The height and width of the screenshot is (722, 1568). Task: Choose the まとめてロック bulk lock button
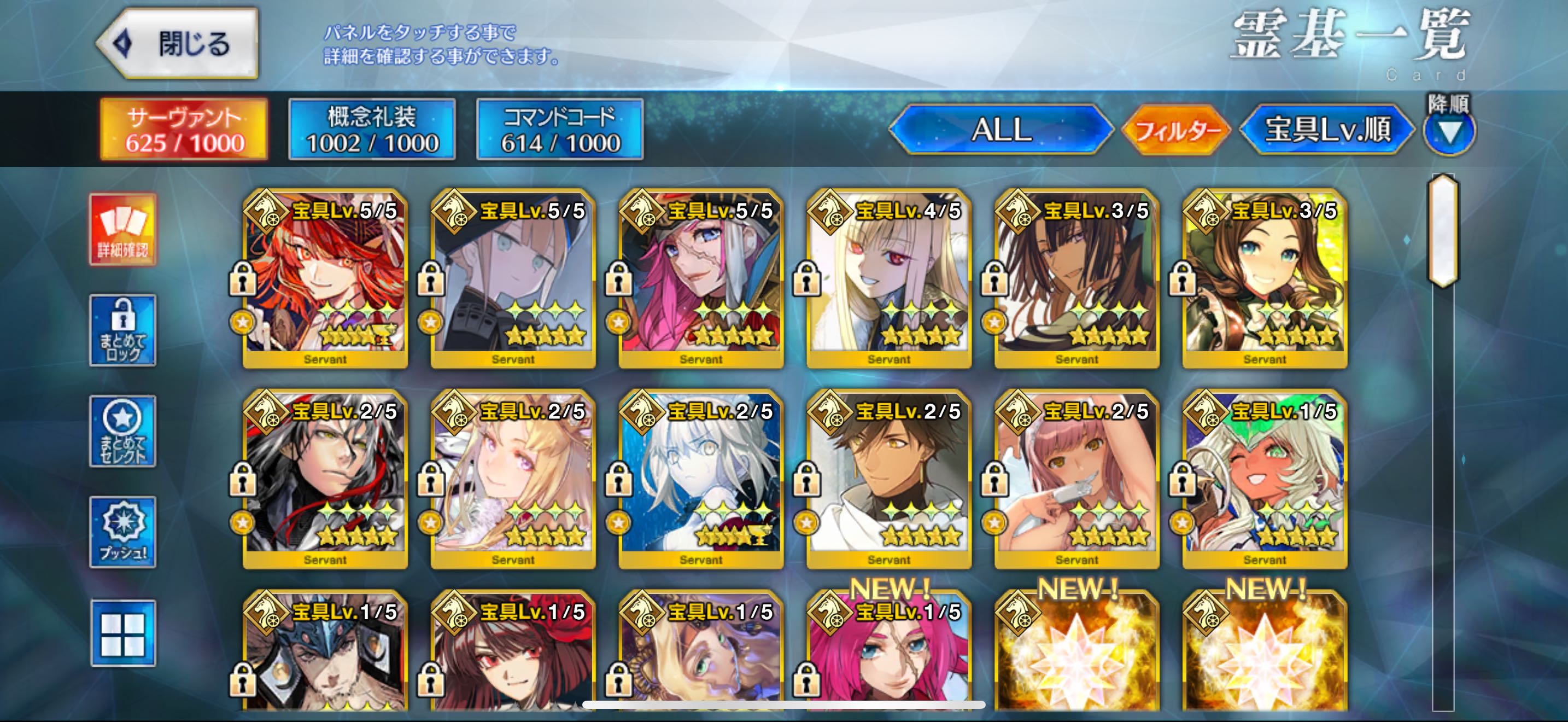click(123, 330)
